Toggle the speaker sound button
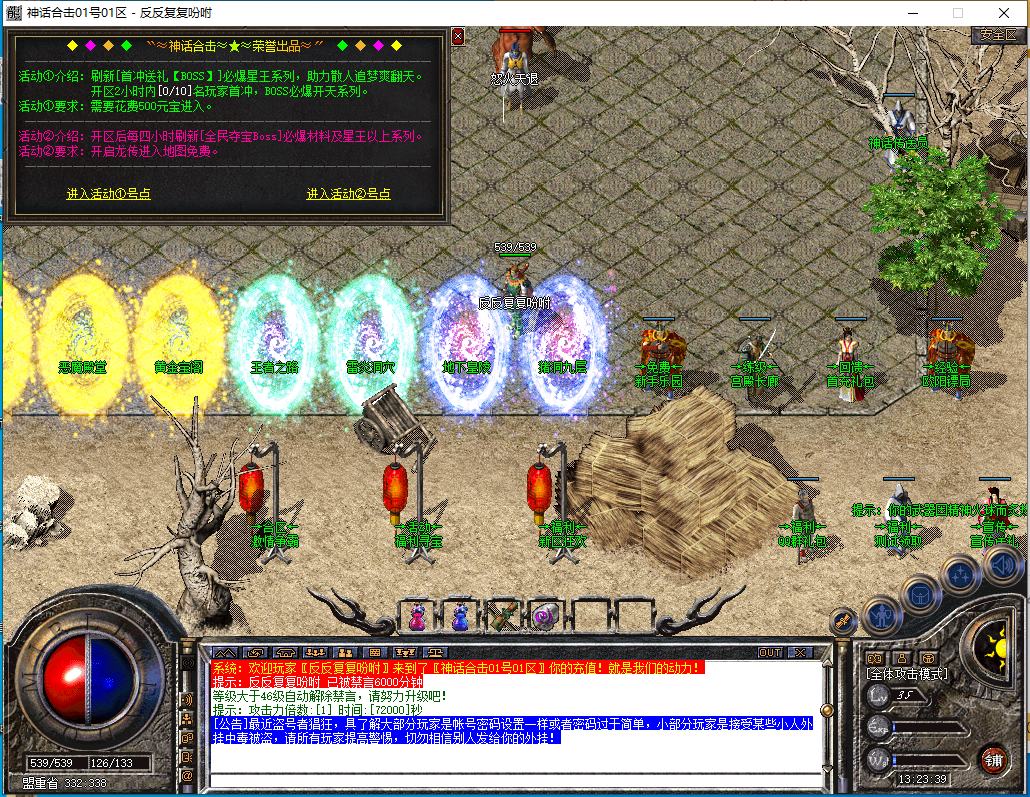1030x797 pixels. point(1002,567)
